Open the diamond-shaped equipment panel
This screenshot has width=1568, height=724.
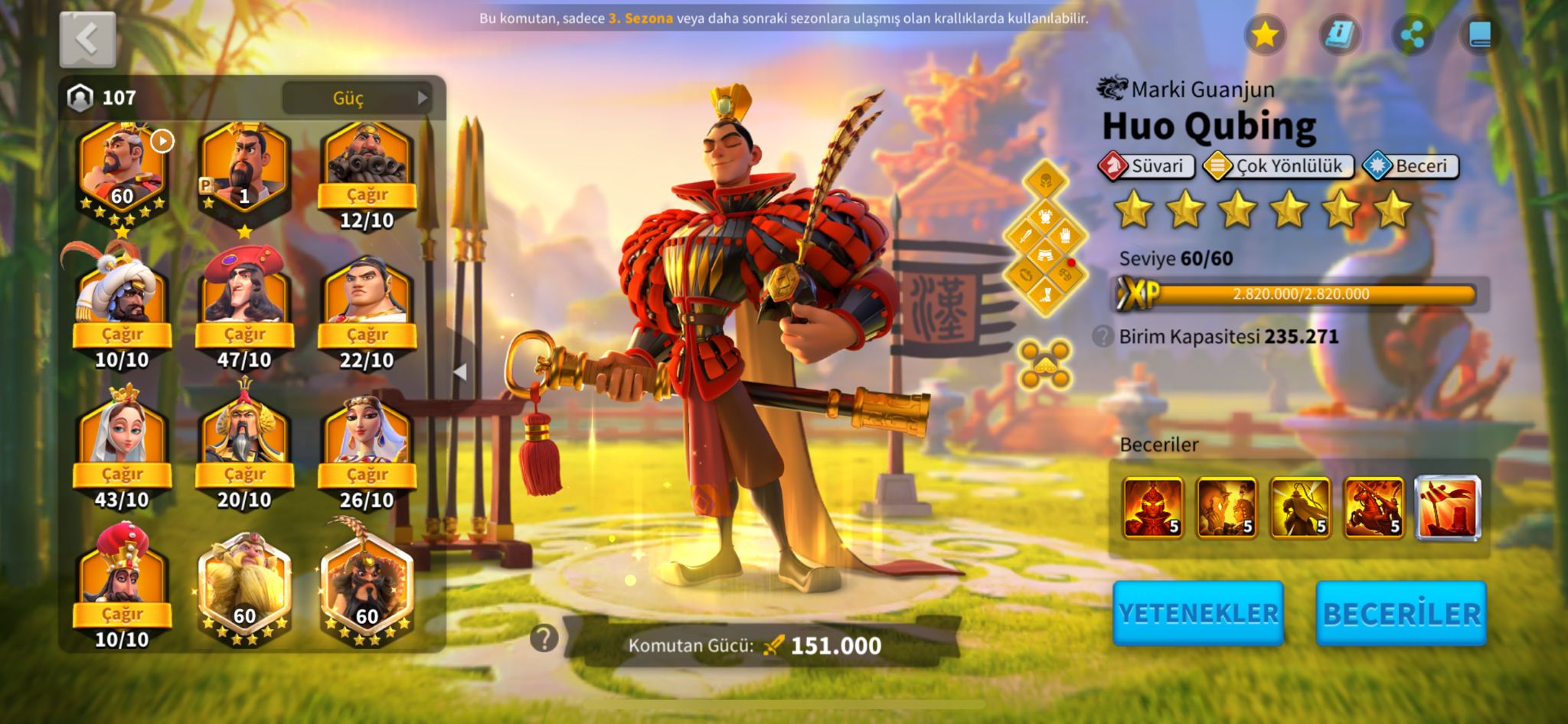(1045, 238)
